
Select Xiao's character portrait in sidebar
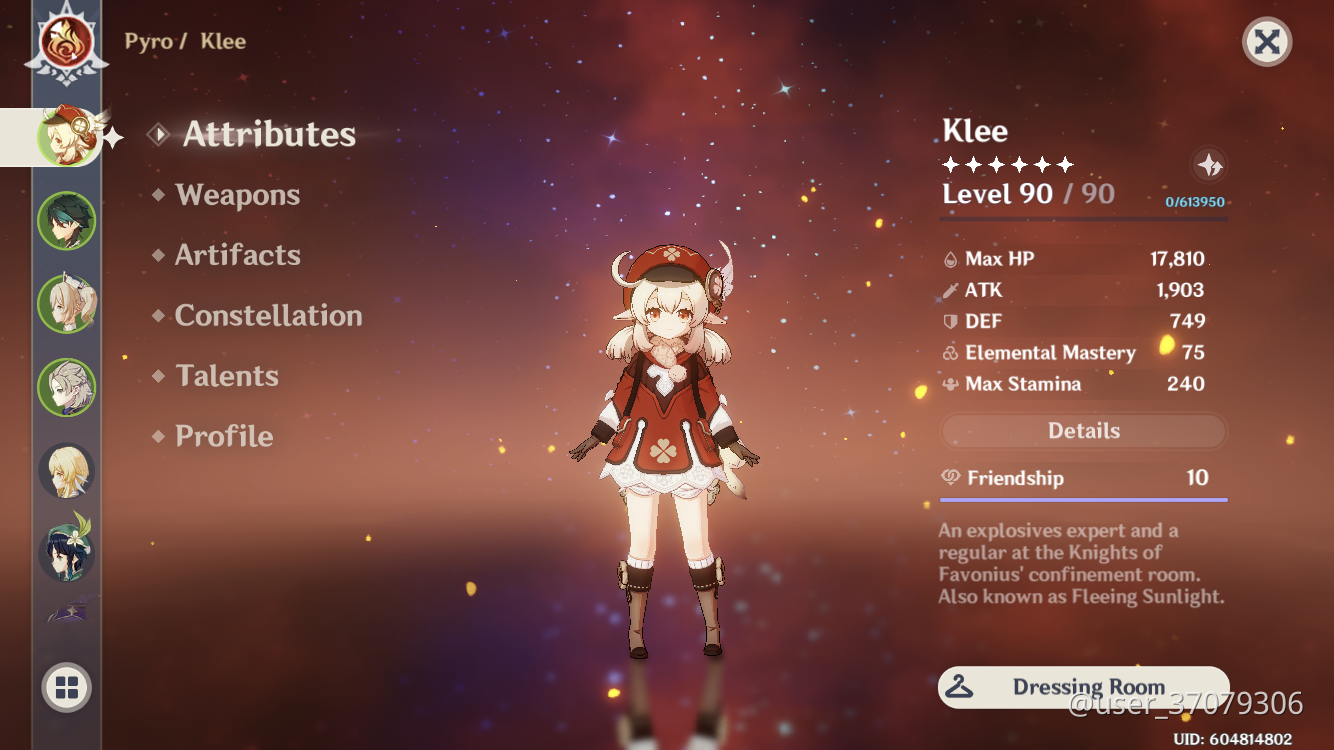[66, 220]
